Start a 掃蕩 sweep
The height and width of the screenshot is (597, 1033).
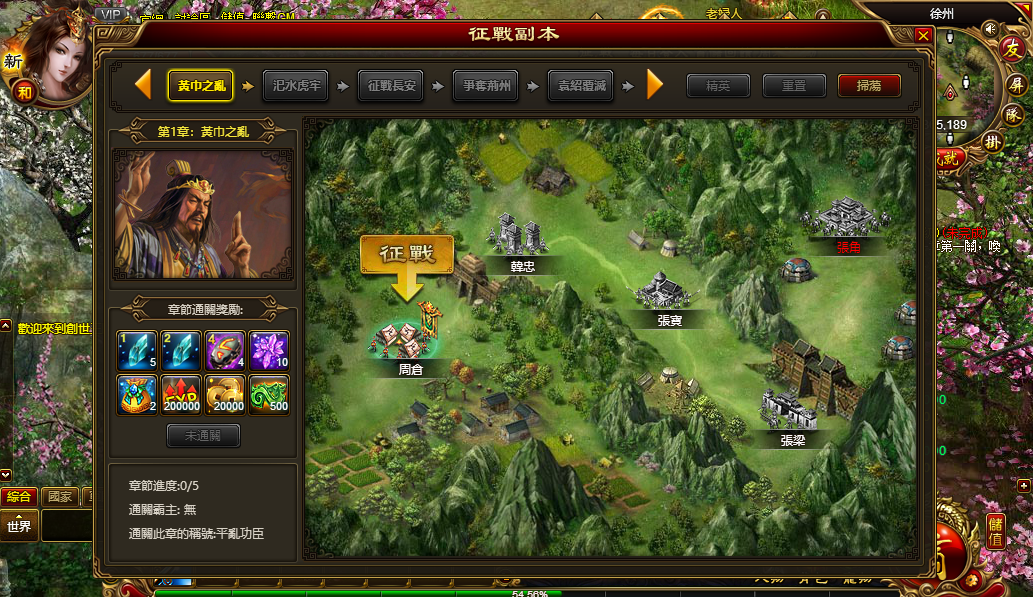pyautogui.click(x=869, y=86)
